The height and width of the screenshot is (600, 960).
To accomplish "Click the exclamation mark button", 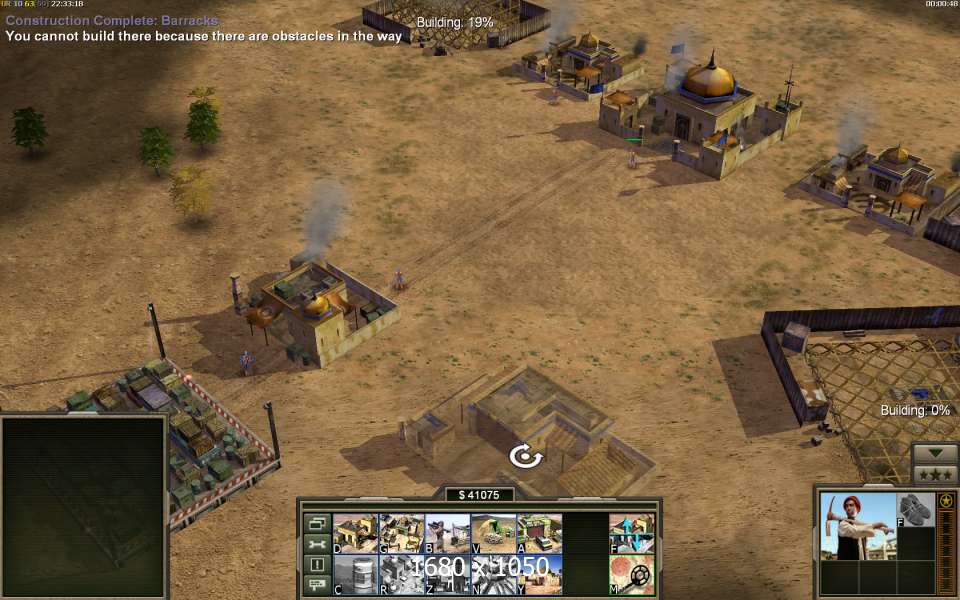I will (317, 565).
